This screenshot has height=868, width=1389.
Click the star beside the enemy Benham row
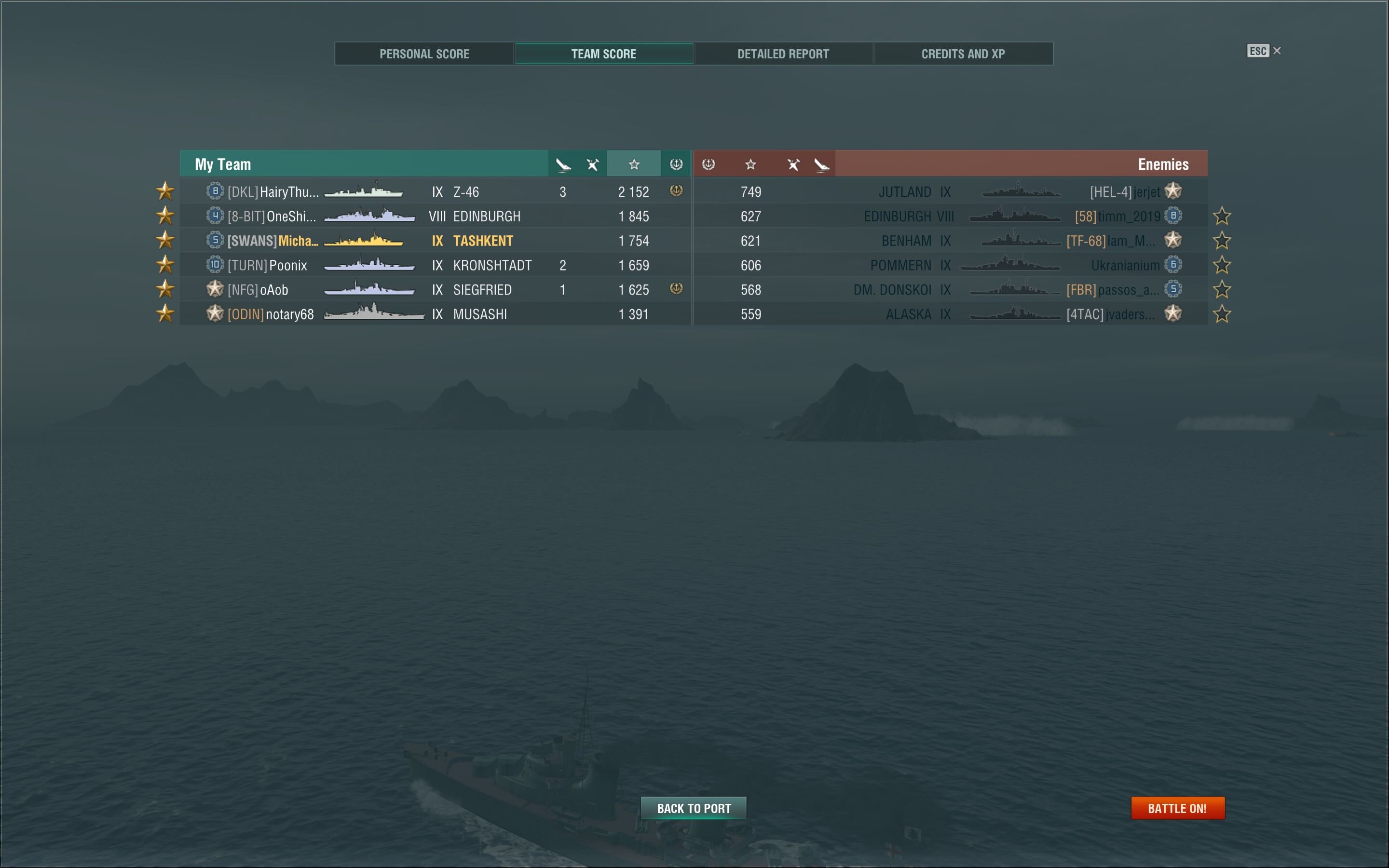pyautogui.click(x=1222, y=241)
